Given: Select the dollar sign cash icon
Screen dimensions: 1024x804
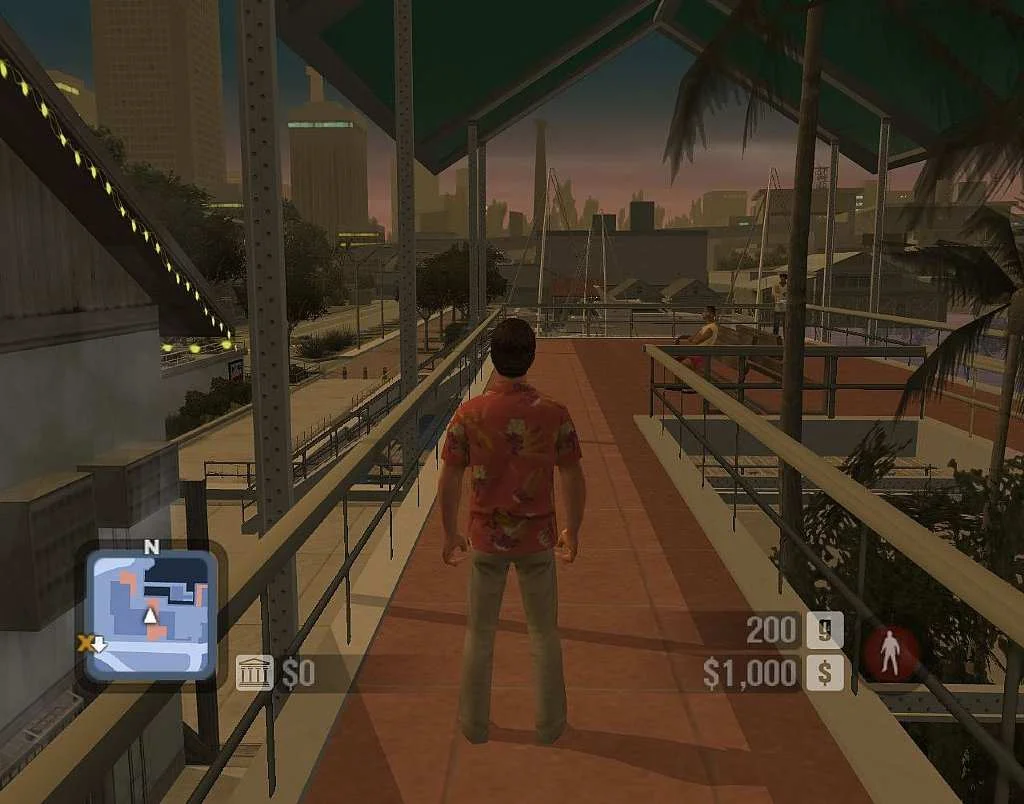Looking at the screenshot, I should [825, 672].
